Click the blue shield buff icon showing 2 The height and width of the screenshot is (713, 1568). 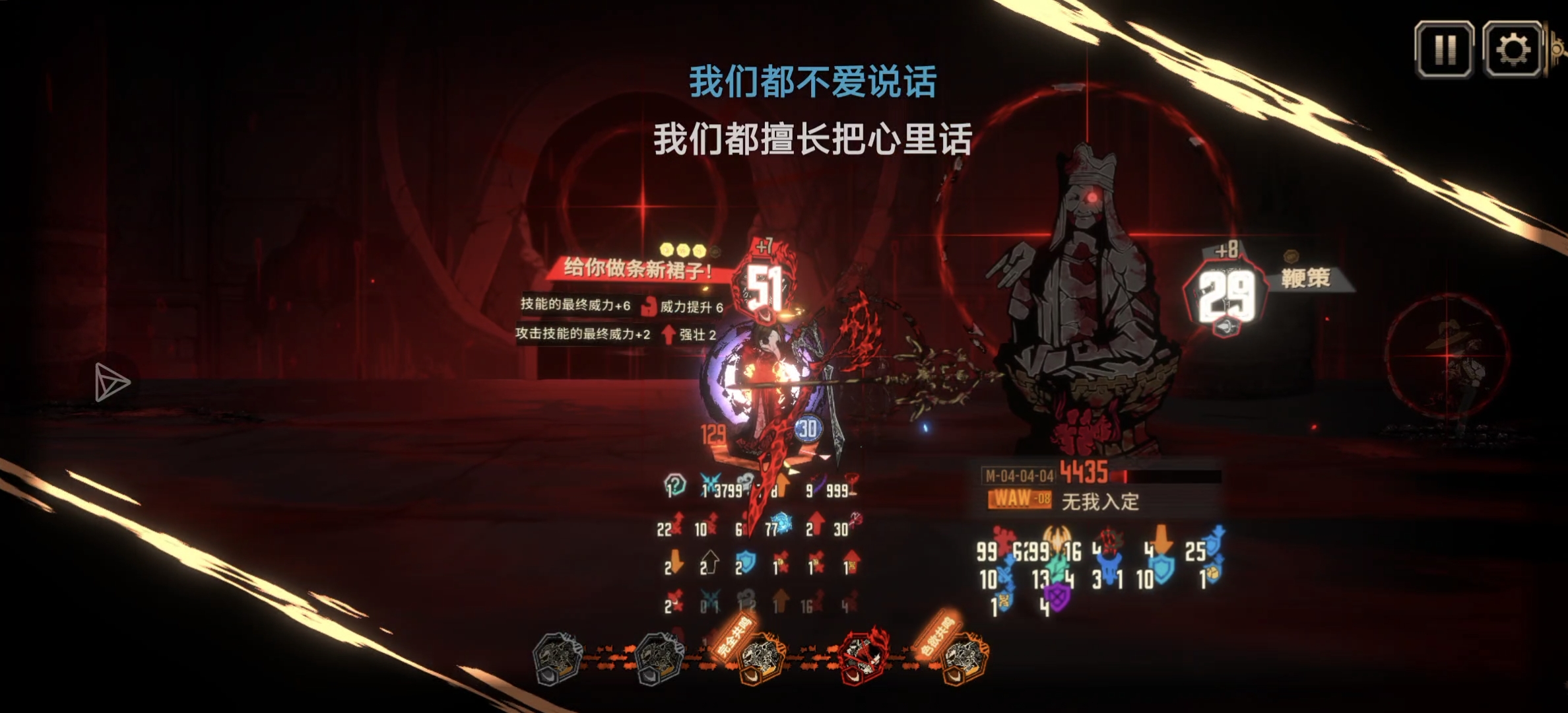tap(746, 562)
